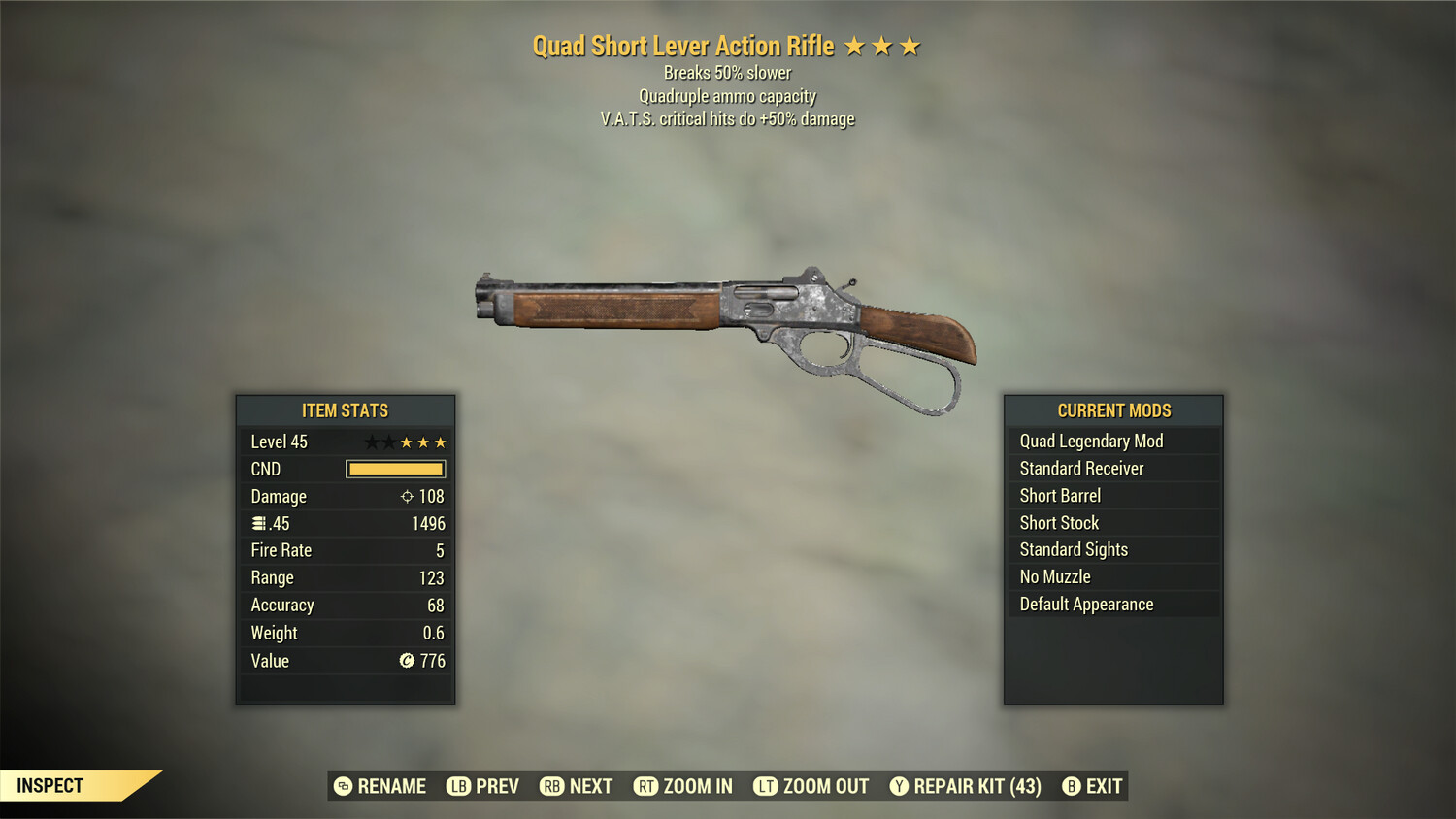Select the Quad Legendary Mod entry
The height and width of the screenshot is (819, 1456).
1090,441
